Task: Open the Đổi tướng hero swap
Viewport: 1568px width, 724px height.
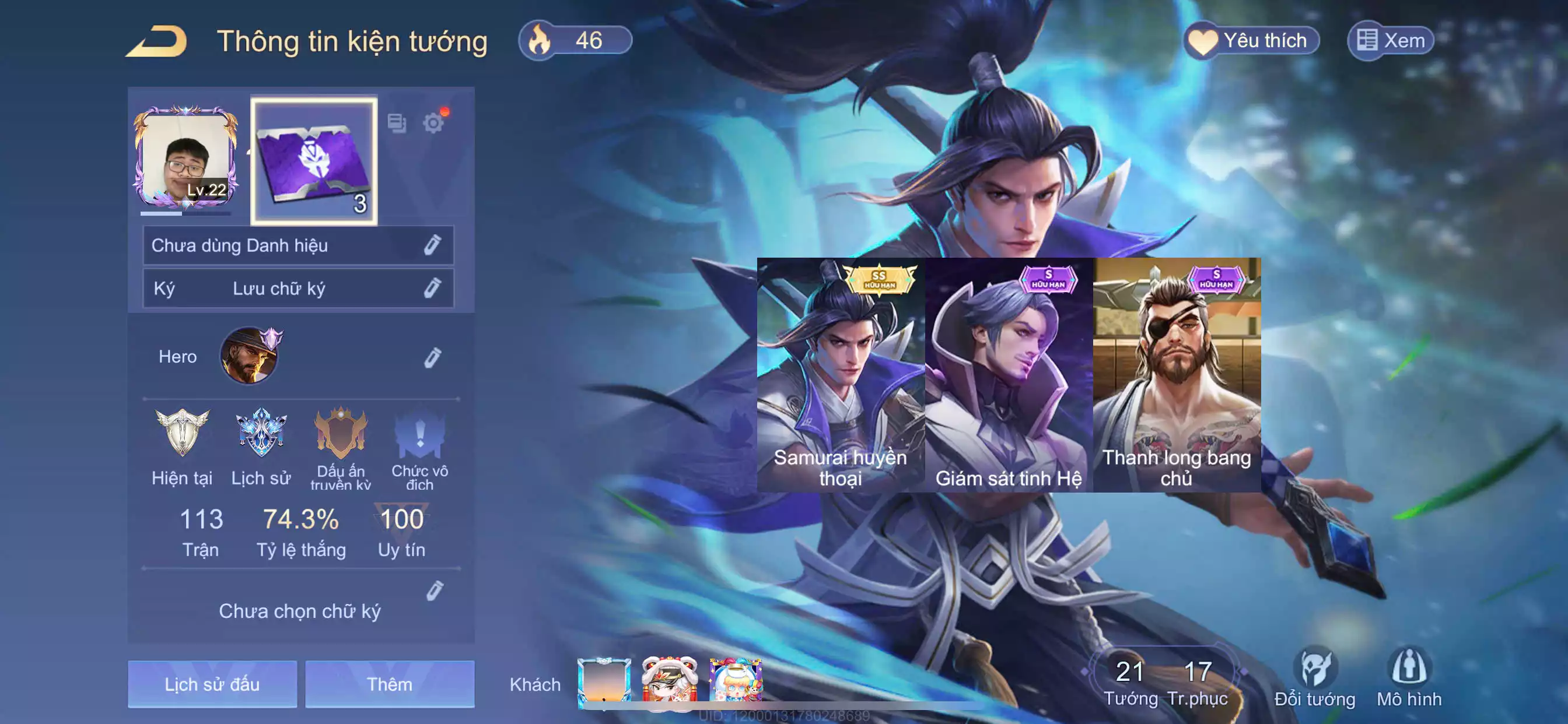Action: pyautogui.click(x=1315, y=677)
